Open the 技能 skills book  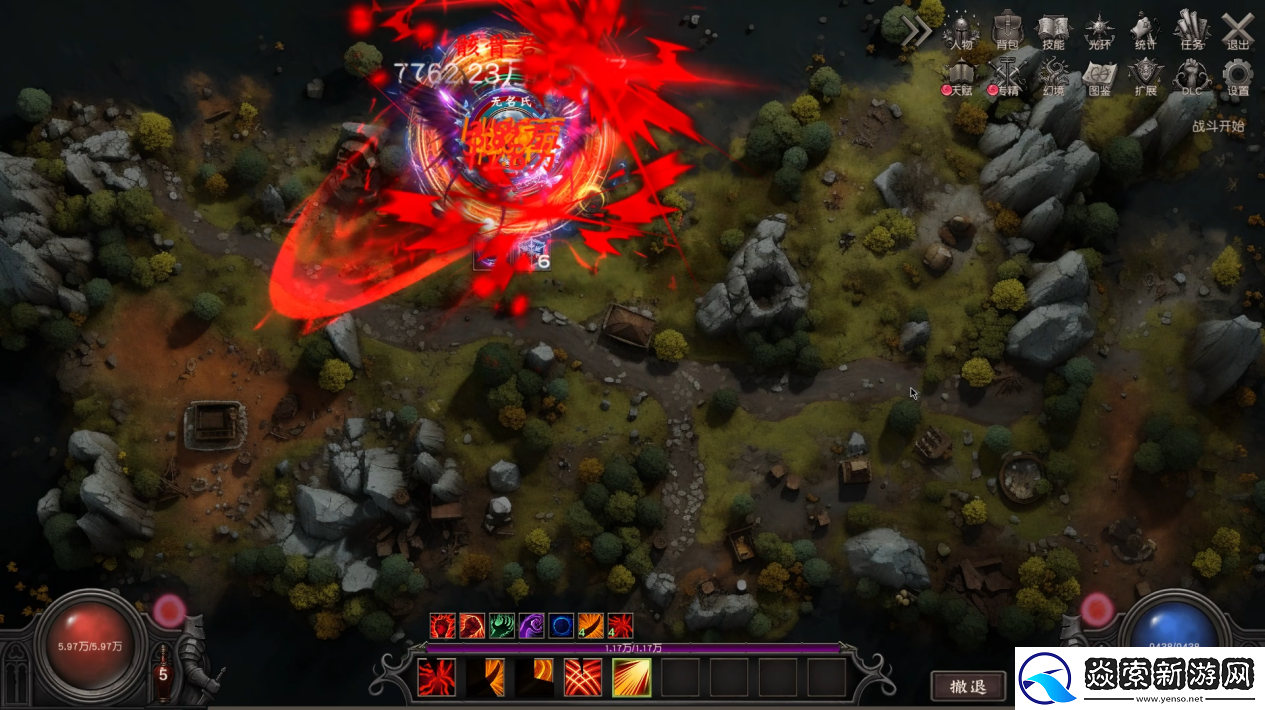[x=1053, y=30]
